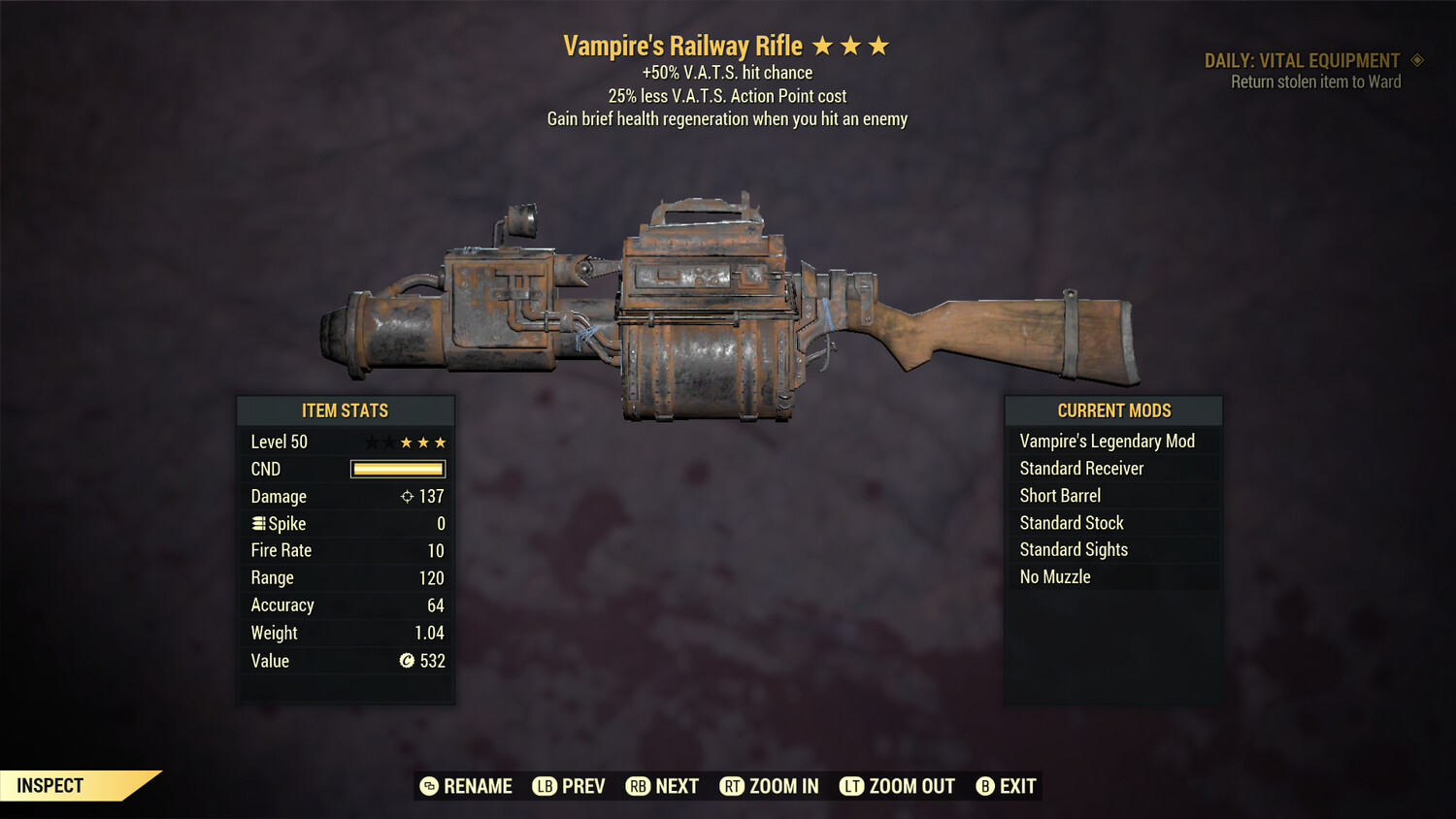The width and height of the screenshot is (1456, 819).
Task: Switch to the CURRENT MODS panel header
Action: 1113,410
